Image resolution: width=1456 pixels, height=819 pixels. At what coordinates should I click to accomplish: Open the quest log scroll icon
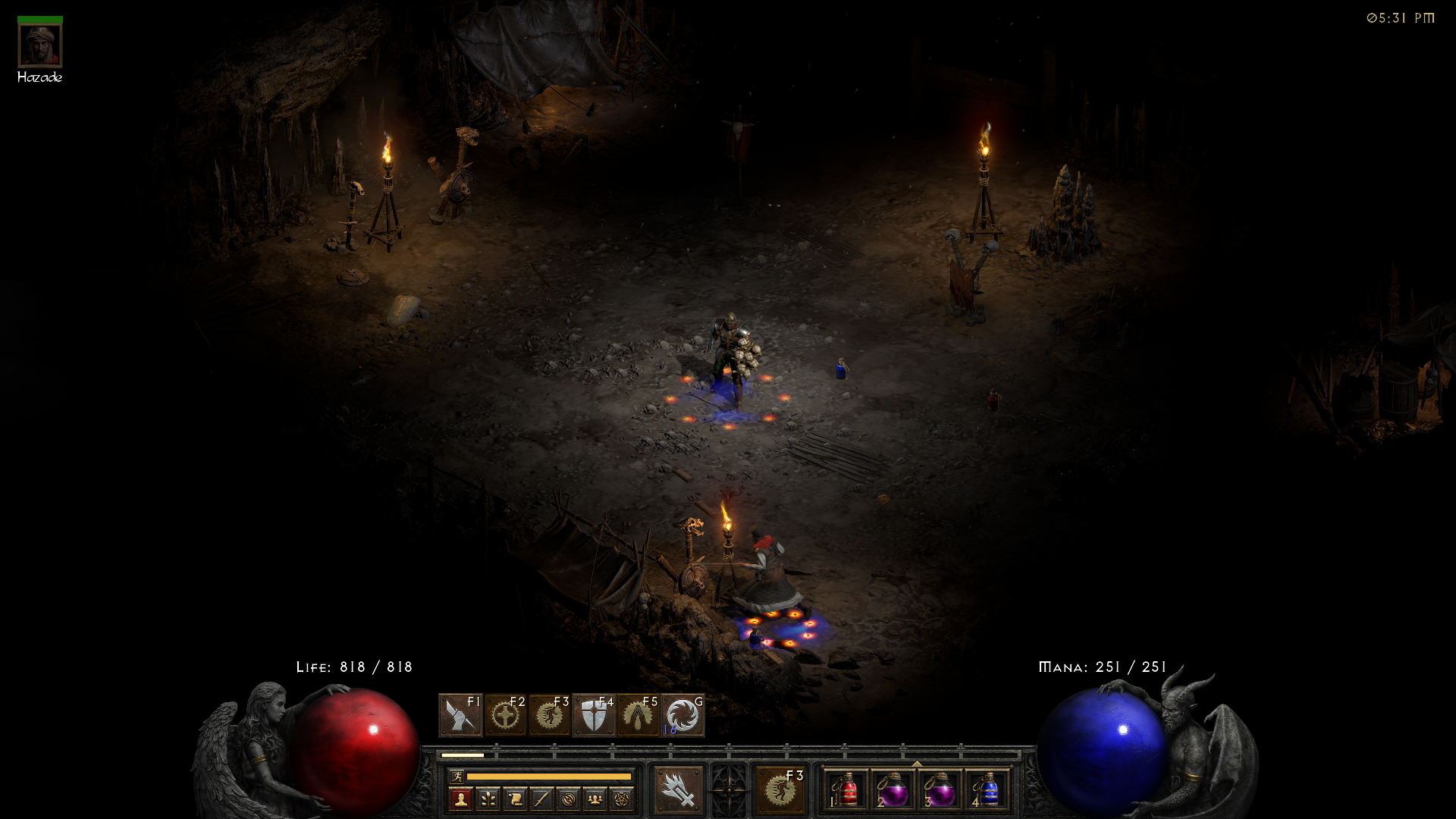point(514,800)
